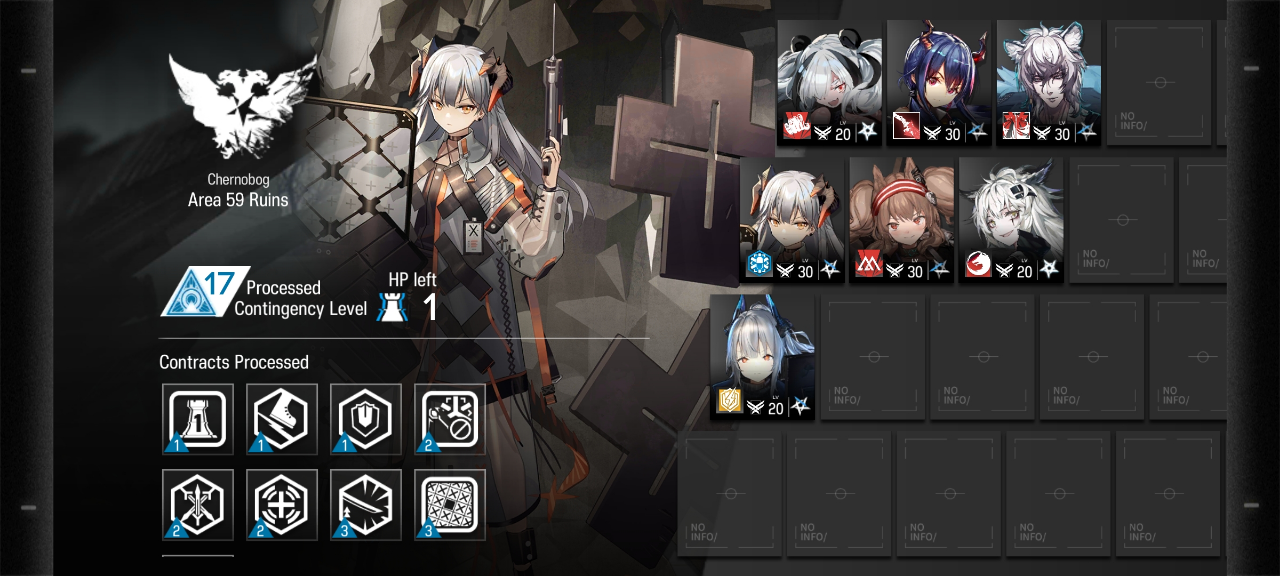Show the mesh grid pattern contract icon
The height and width of the screenshot is (576, 1280).
[x=450, y=505]
